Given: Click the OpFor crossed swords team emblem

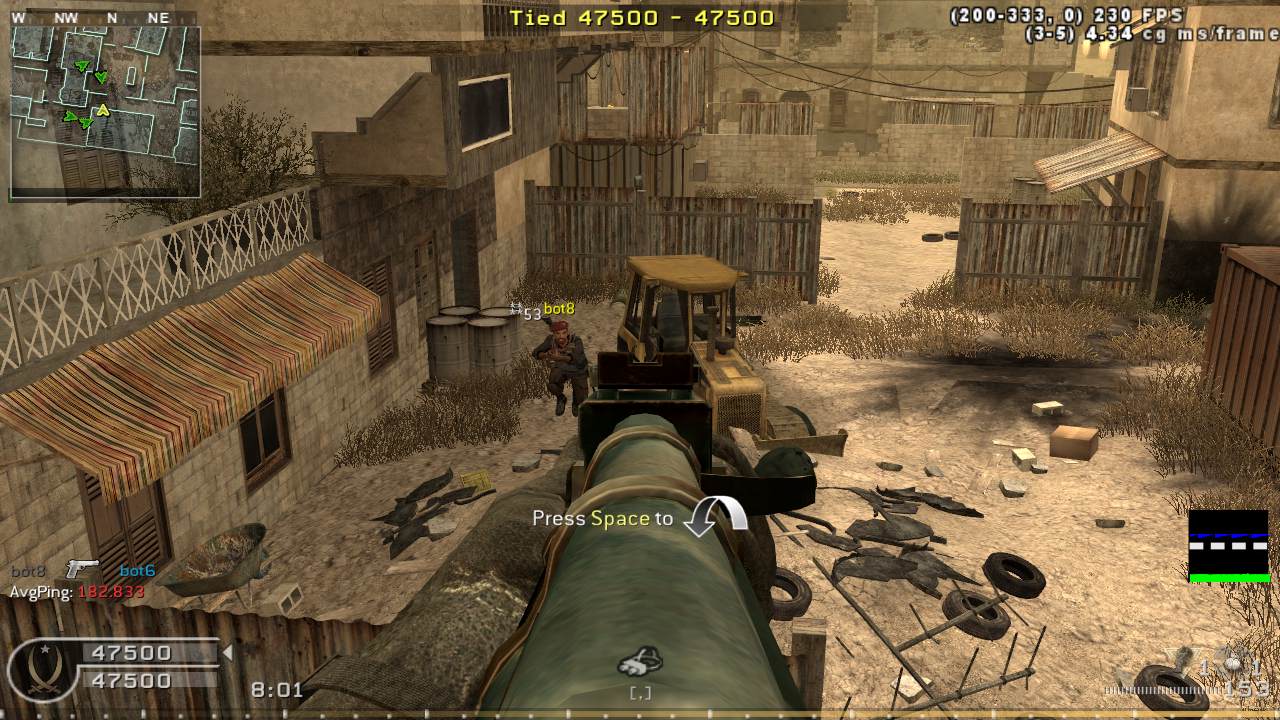Looking at the screenshot, I should [x=44, y=669].
